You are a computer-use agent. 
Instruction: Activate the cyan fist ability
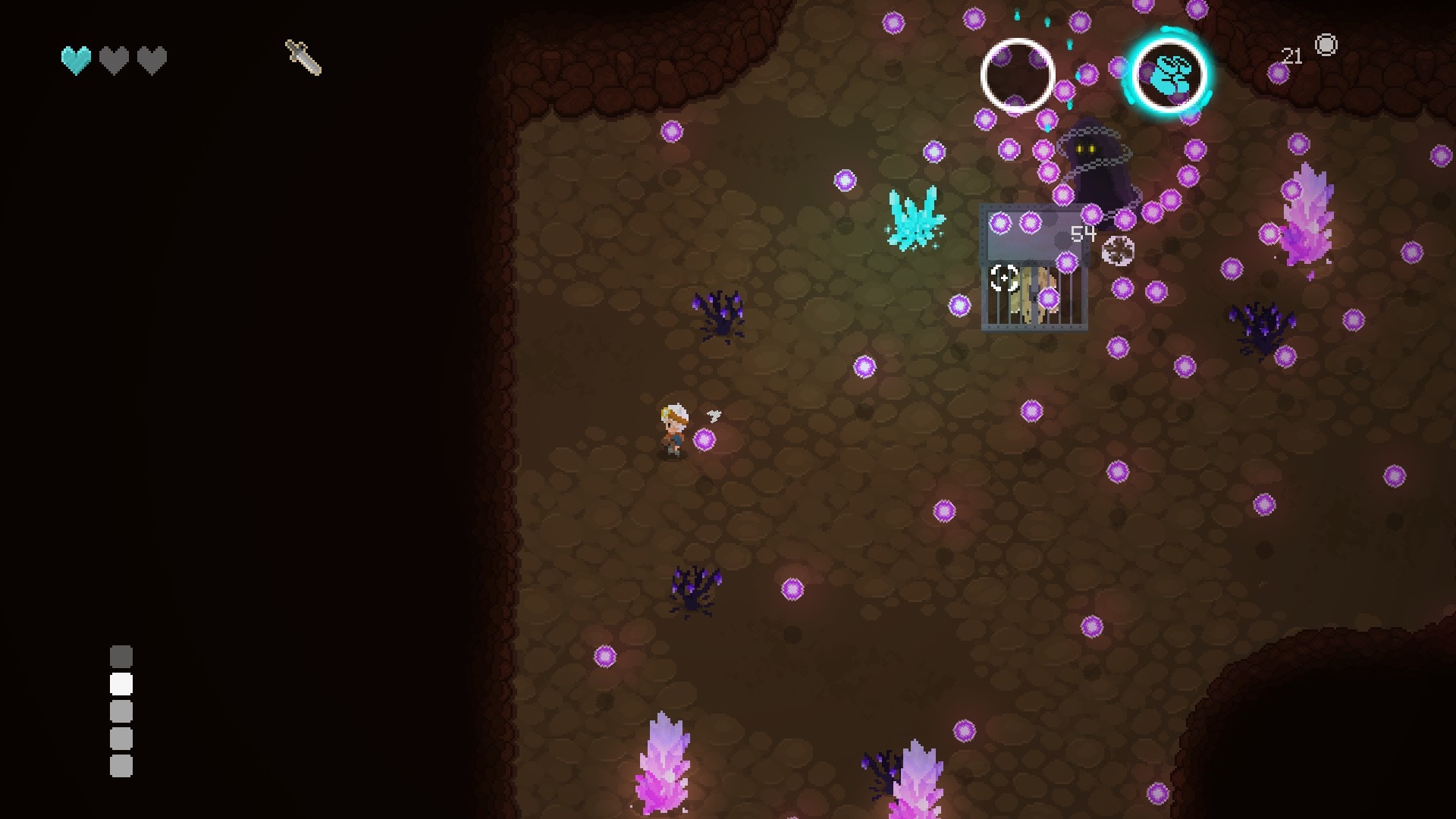[1169, 75]
